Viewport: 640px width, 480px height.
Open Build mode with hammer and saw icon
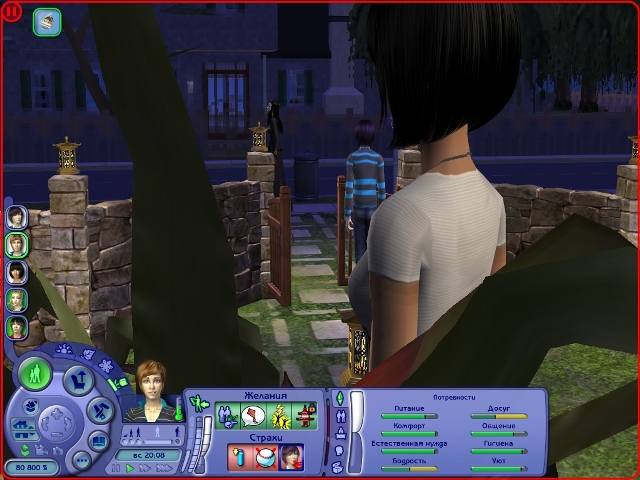[x=100, y=410]
